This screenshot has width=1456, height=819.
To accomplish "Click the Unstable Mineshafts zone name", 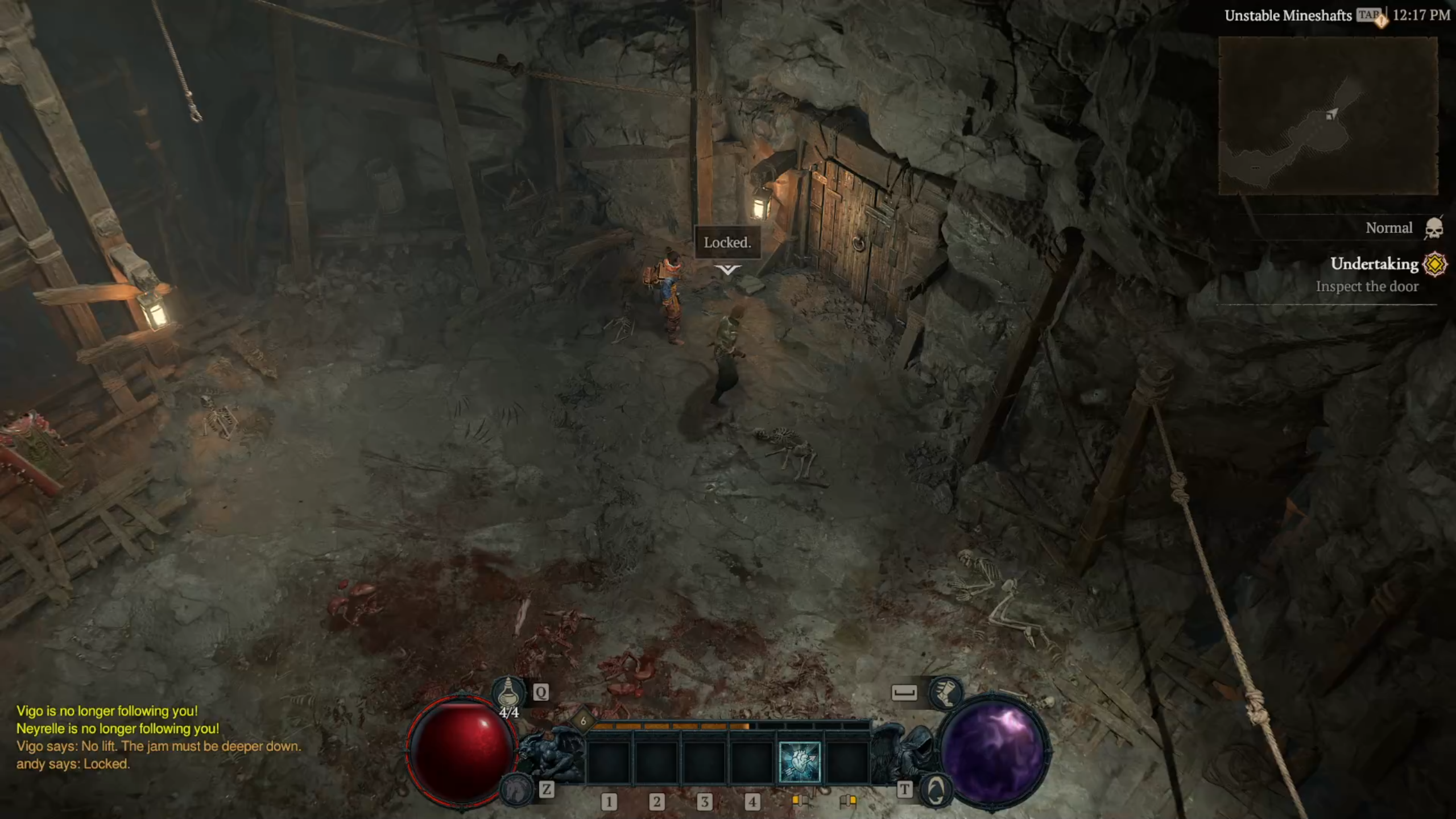I will click(x=1288, y=16).
